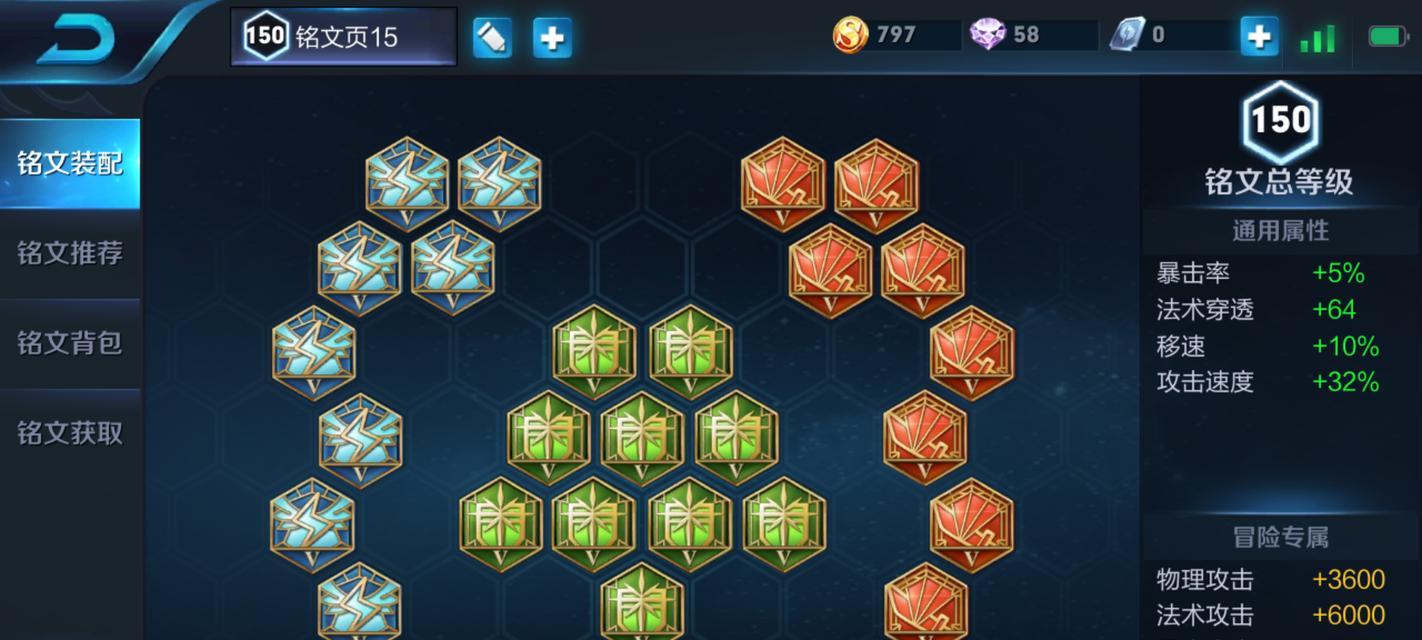1422x640 pixels.
Task: Select the 铭文获取 tab
Action: (70, 433)
